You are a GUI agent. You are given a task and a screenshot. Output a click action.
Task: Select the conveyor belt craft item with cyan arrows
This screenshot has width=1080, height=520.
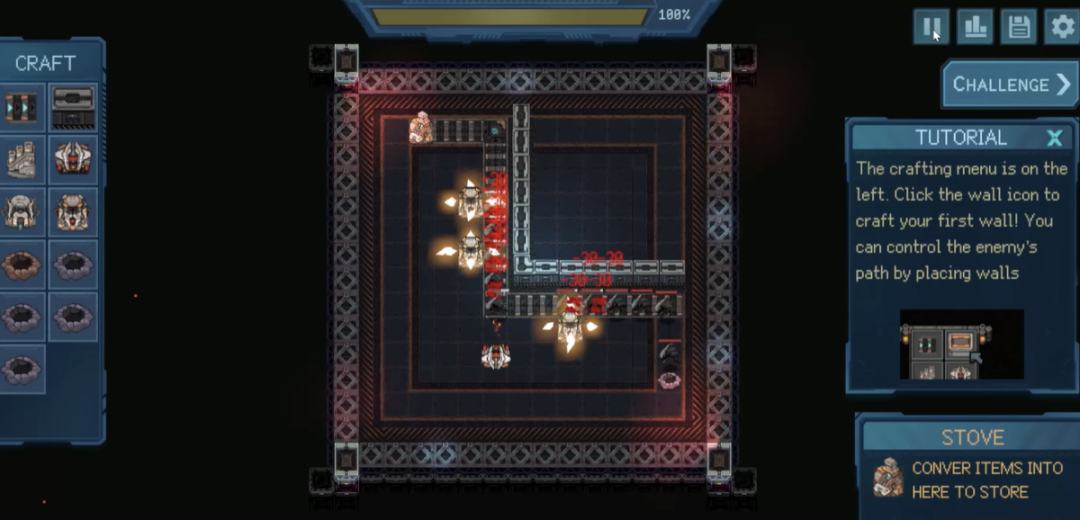tap(21, 107)
